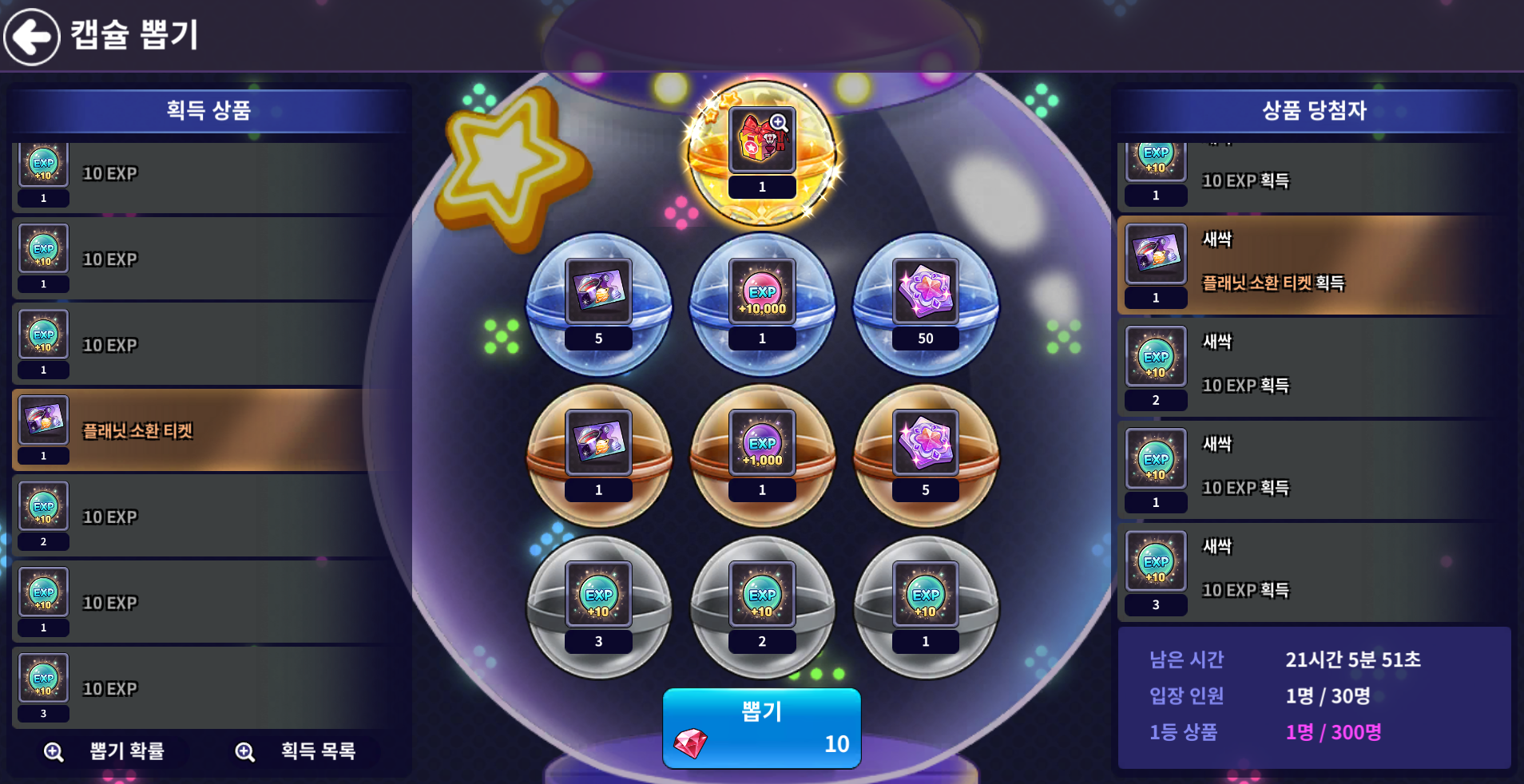Choose the blue capsule with 5 tickets

[x=598, y=303]
